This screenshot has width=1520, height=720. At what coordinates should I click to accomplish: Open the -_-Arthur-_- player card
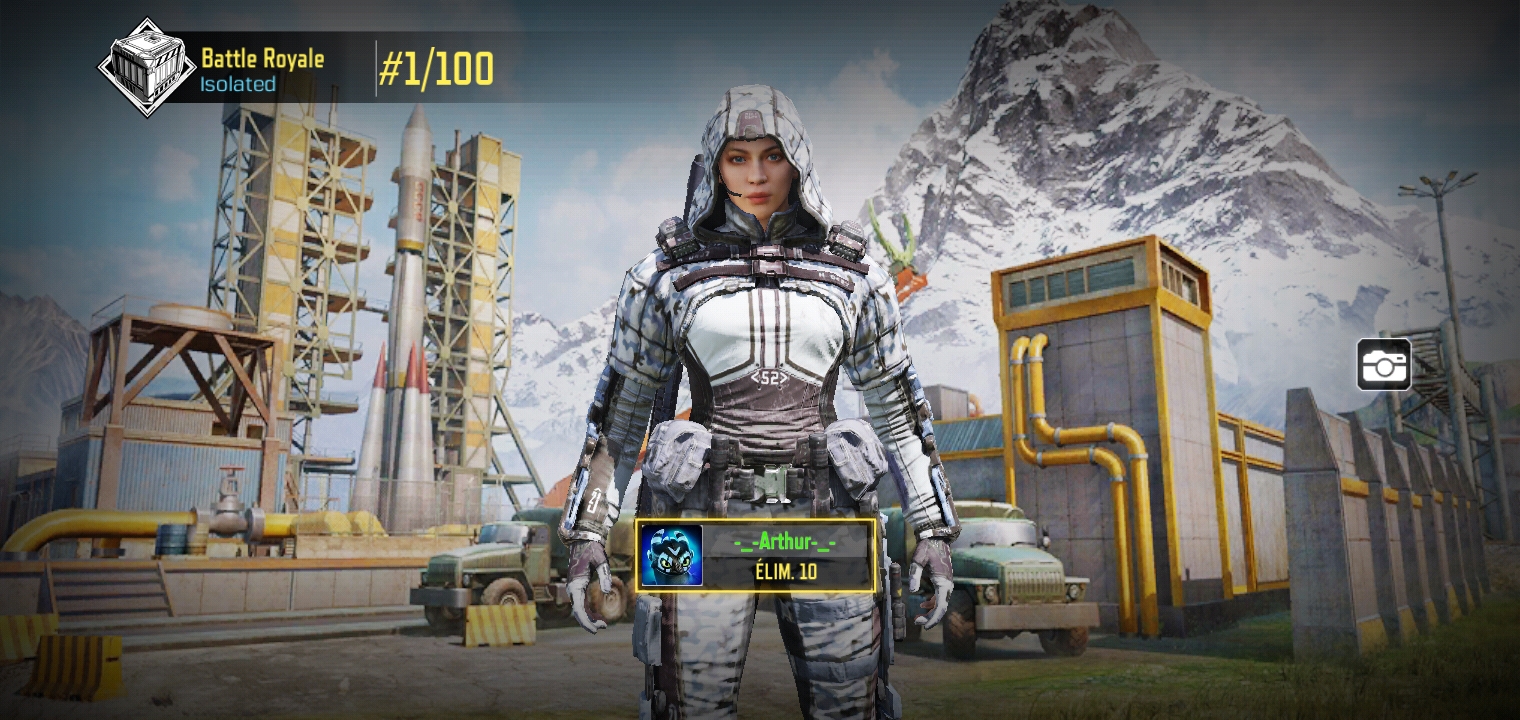tap(787, 556)
